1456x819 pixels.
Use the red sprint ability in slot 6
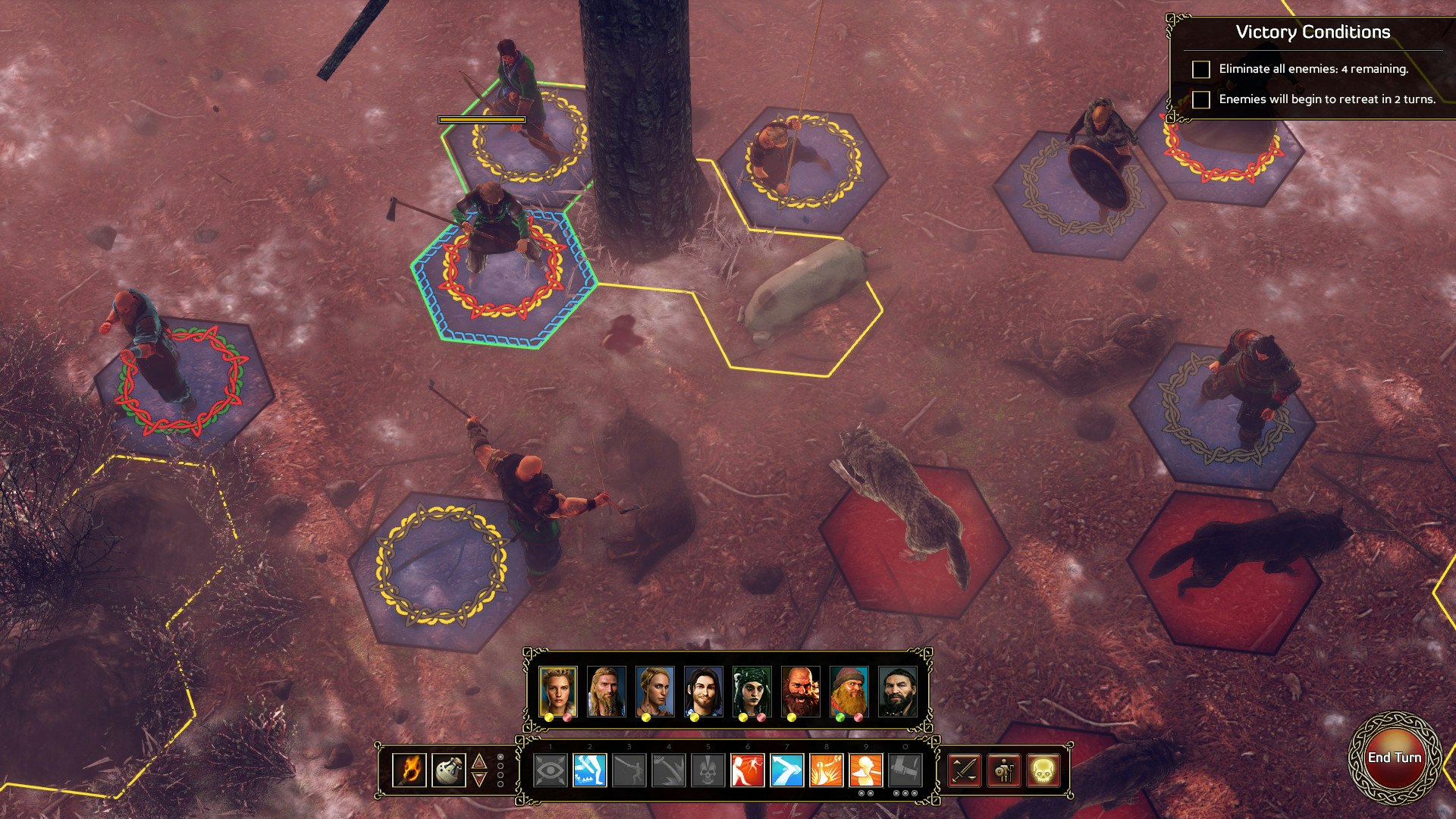748,770
